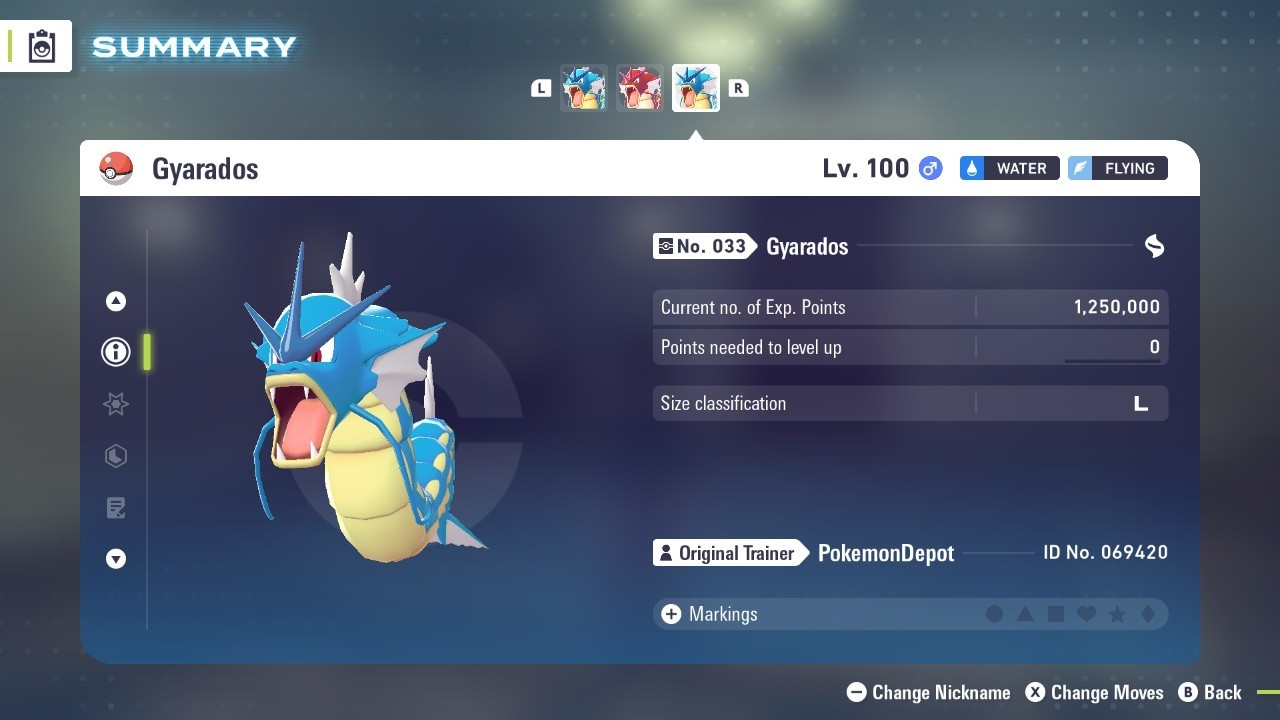Toggle the circle marking

994,614
